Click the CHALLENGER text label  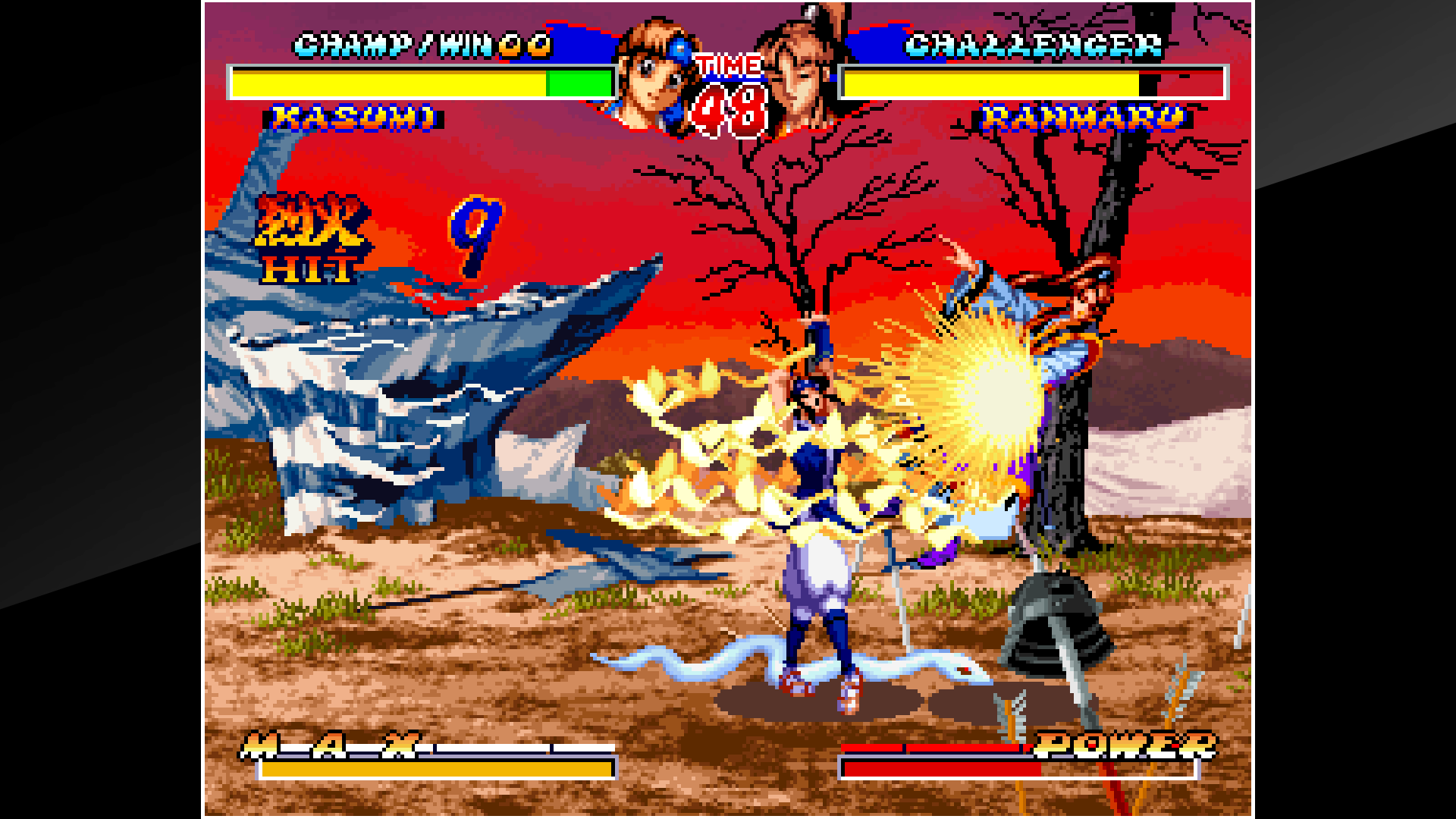point(1035,45)
